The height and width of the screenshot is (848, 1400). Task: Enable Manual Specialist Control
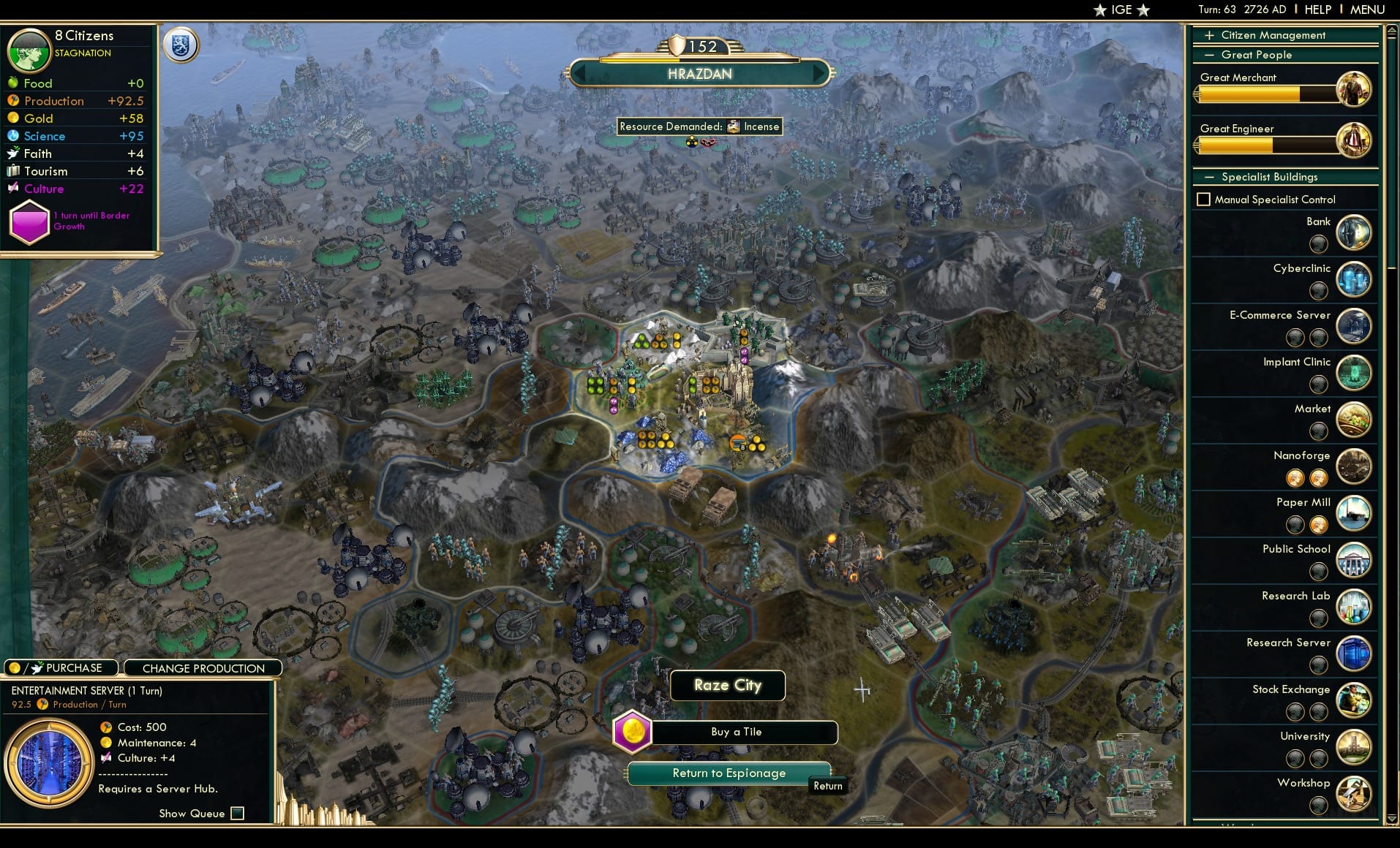(1205, 199)
